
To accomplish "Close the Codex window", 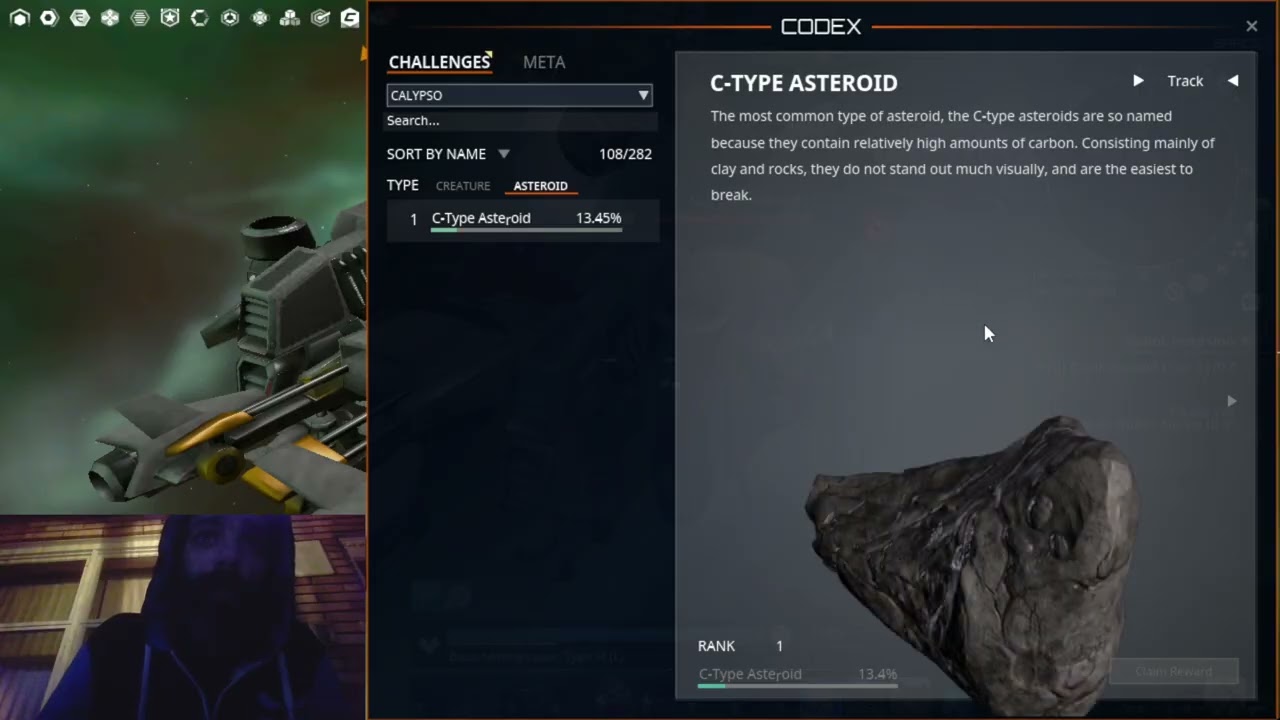I will tap(1251, 27).
